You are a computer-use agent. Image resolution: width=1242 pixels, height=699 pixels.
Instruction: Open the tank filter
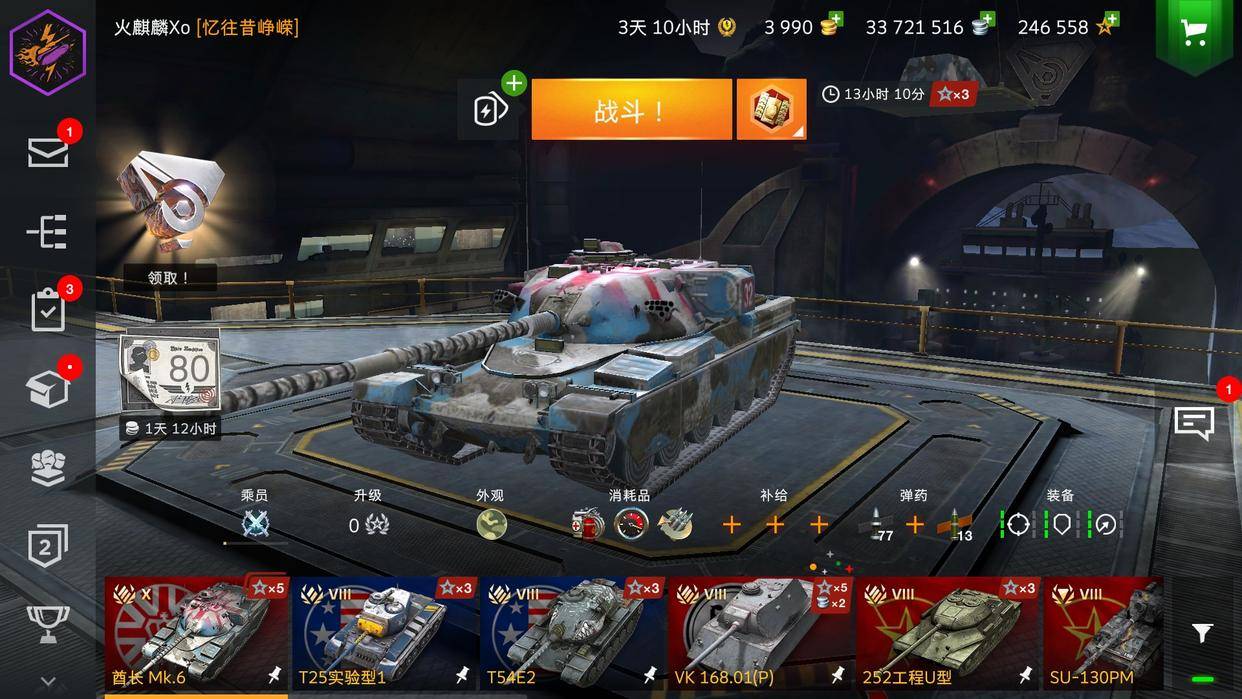point(1202,633)
